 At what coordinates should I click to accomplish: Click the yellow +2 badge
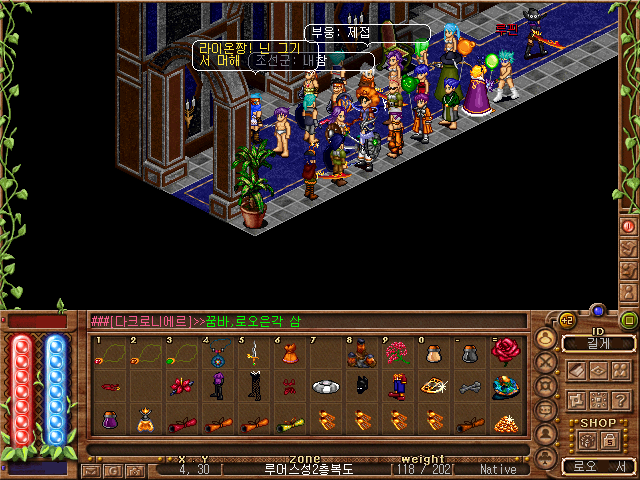pos(567,321)
